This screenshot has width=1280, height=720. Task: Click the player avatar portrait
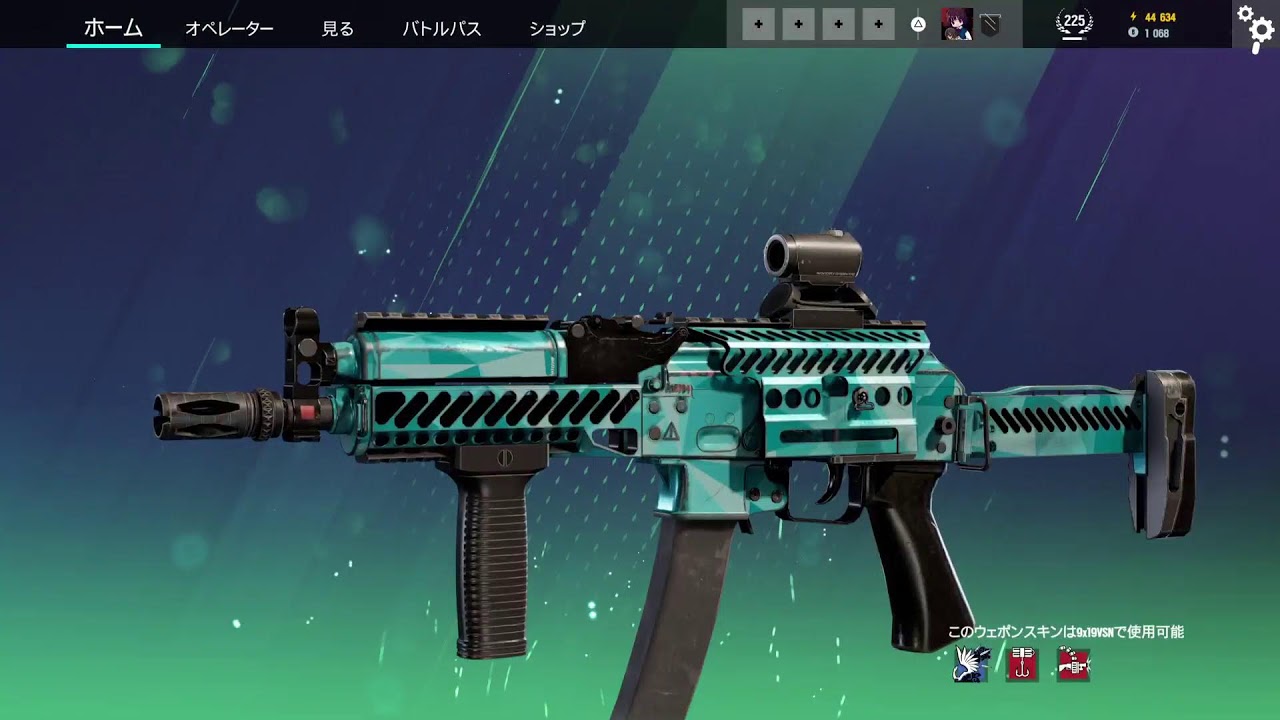(956, 24)
